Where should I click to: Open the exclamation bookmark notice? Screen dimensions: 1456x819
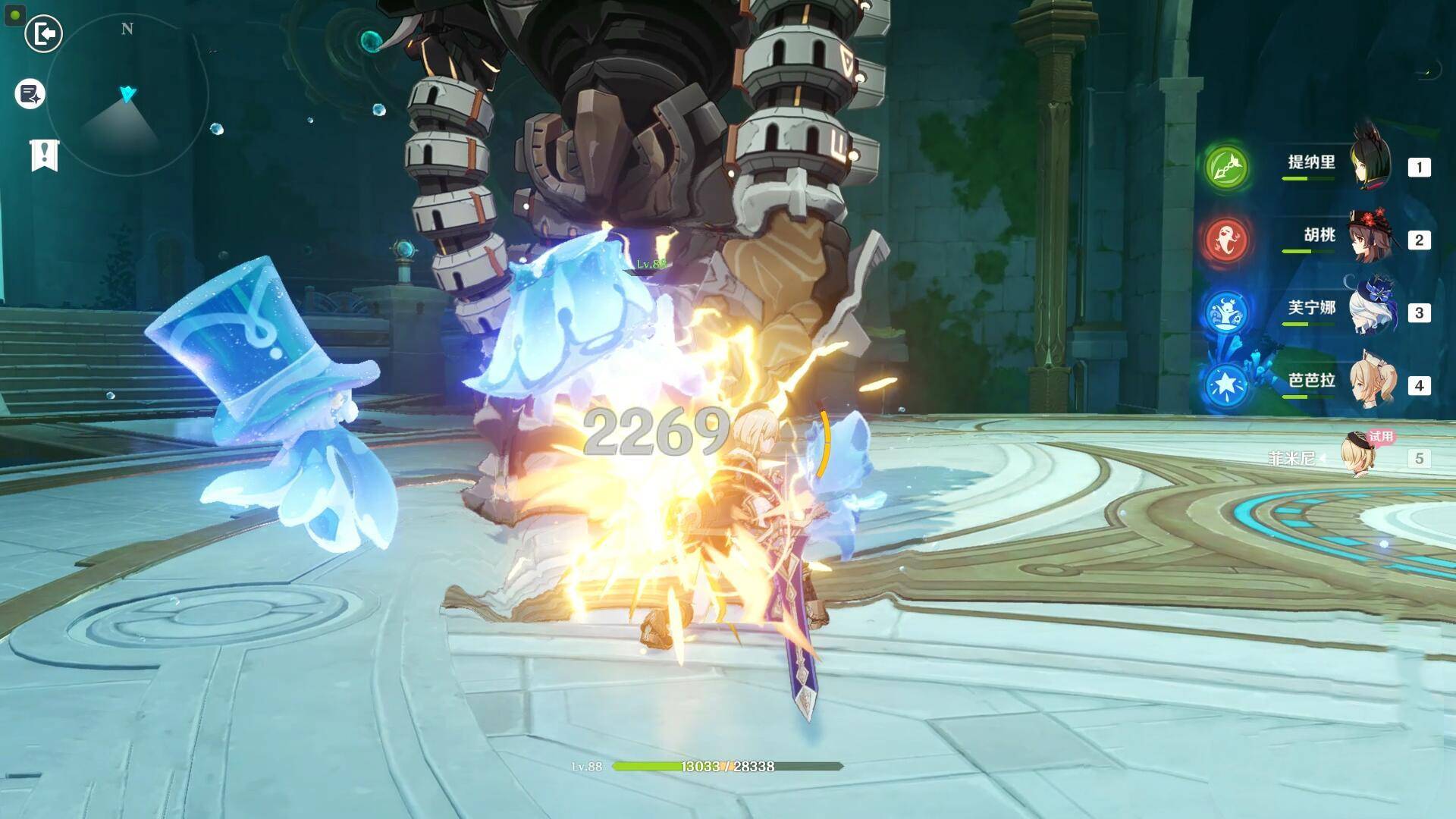pyautogui.click(x=44, y=155)
